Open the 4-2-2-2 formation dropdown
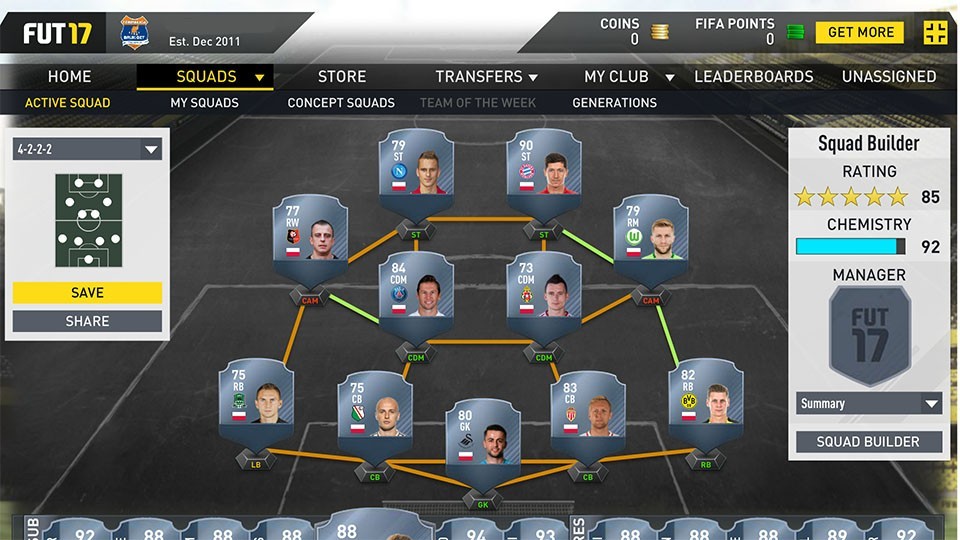 pyautogui.click(x=87, y=150)
